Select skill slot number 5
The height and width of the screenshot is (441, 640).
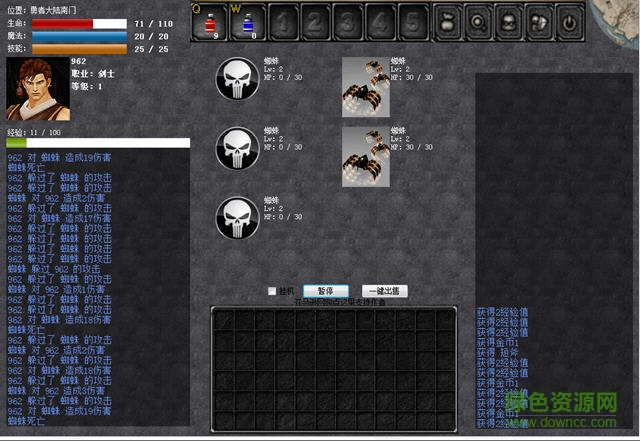[410, 22]
